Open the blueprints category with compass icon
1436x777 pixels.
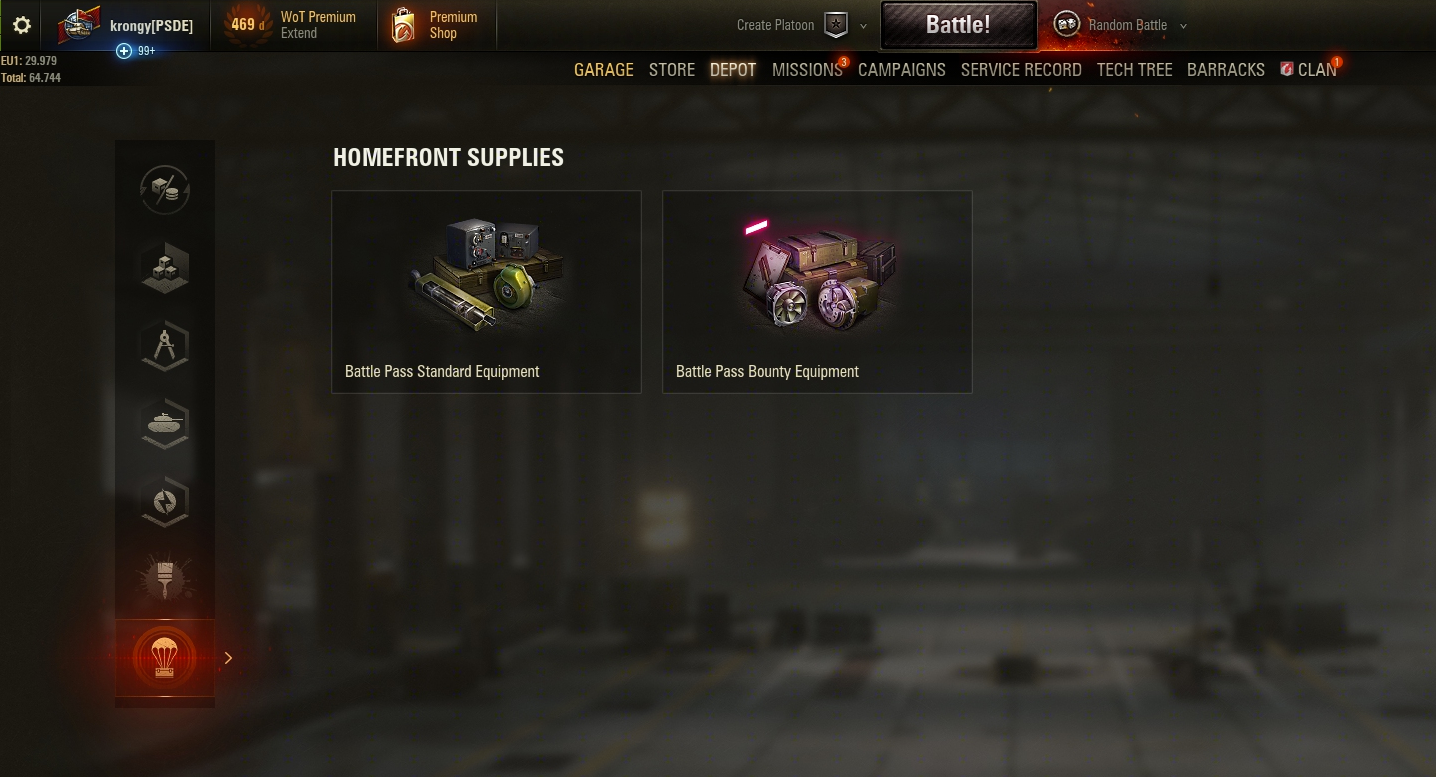164,345
